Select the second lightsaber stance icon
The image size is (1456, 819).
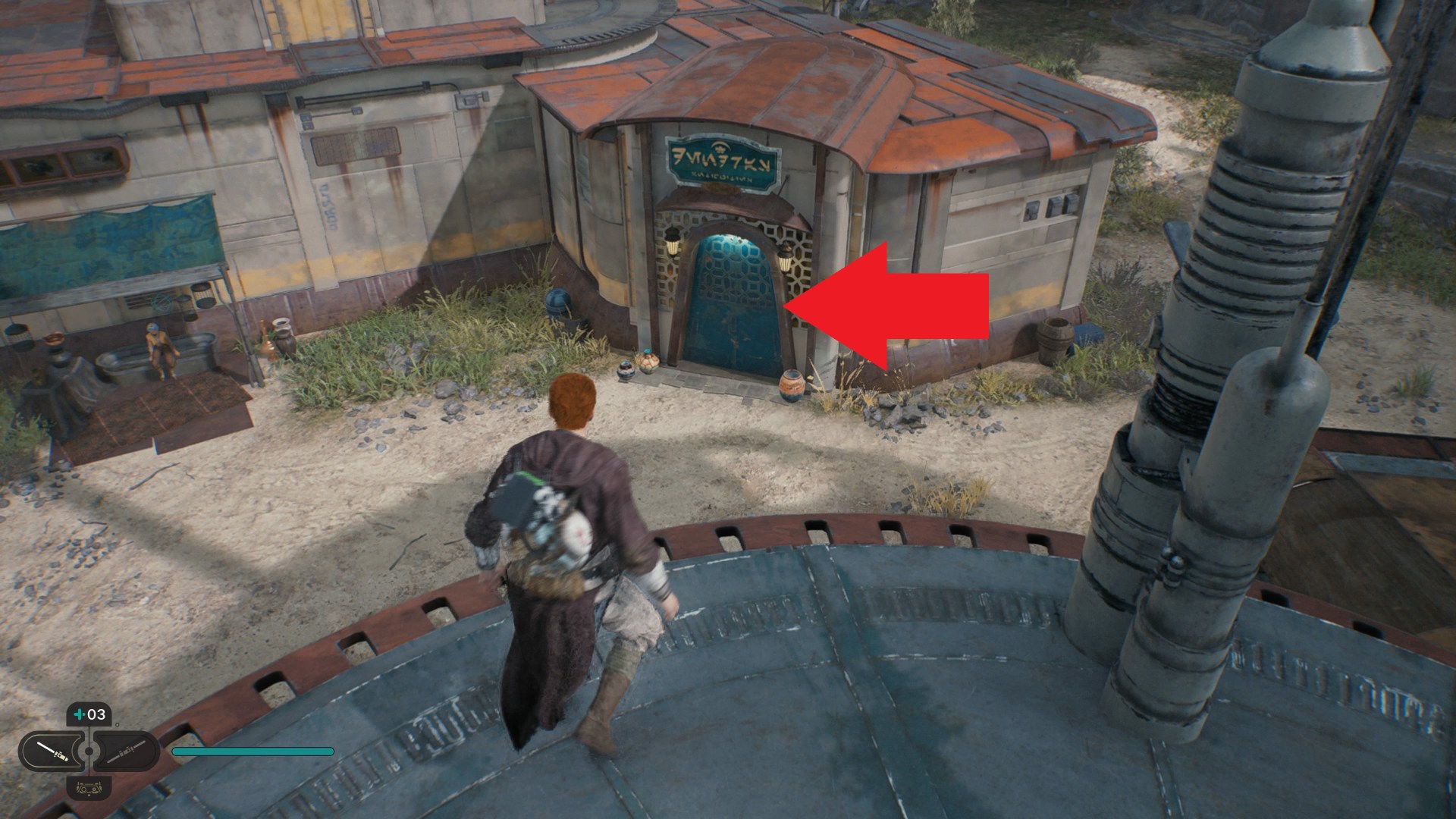click(126, 753)
